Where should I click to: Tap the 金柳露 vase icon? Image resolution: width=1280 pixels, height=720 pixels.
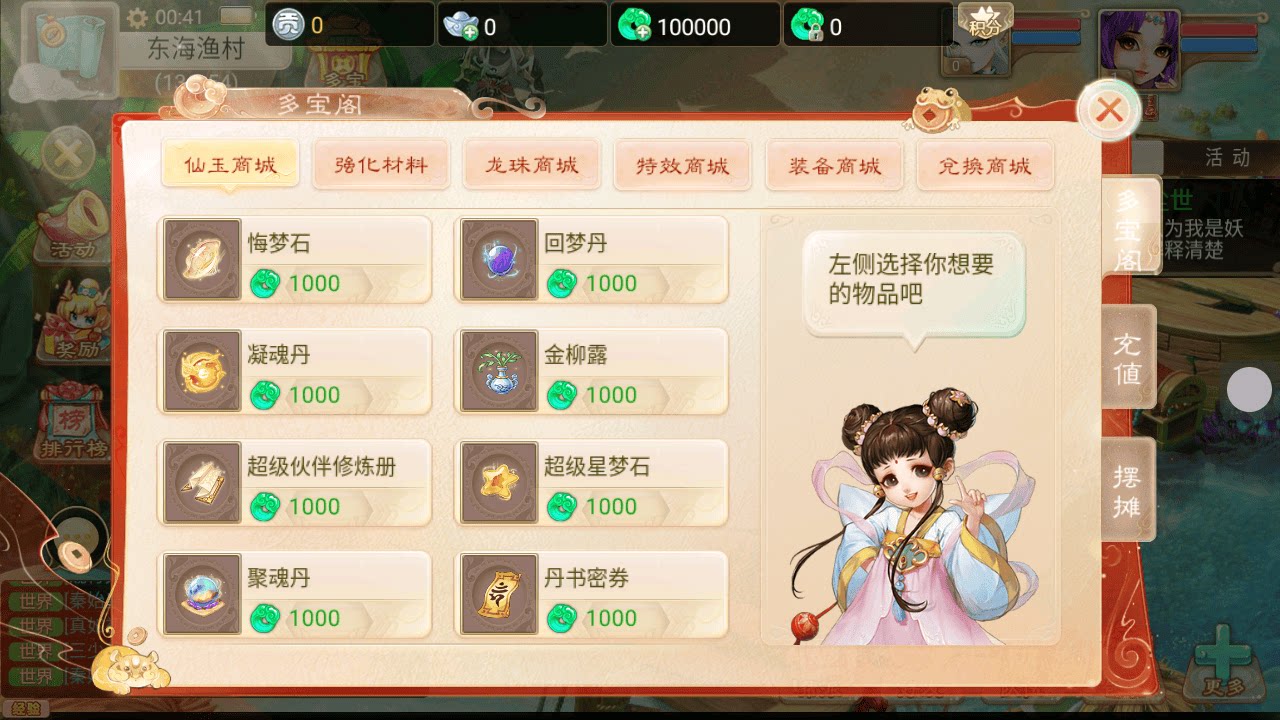click(x=497, y=370)
